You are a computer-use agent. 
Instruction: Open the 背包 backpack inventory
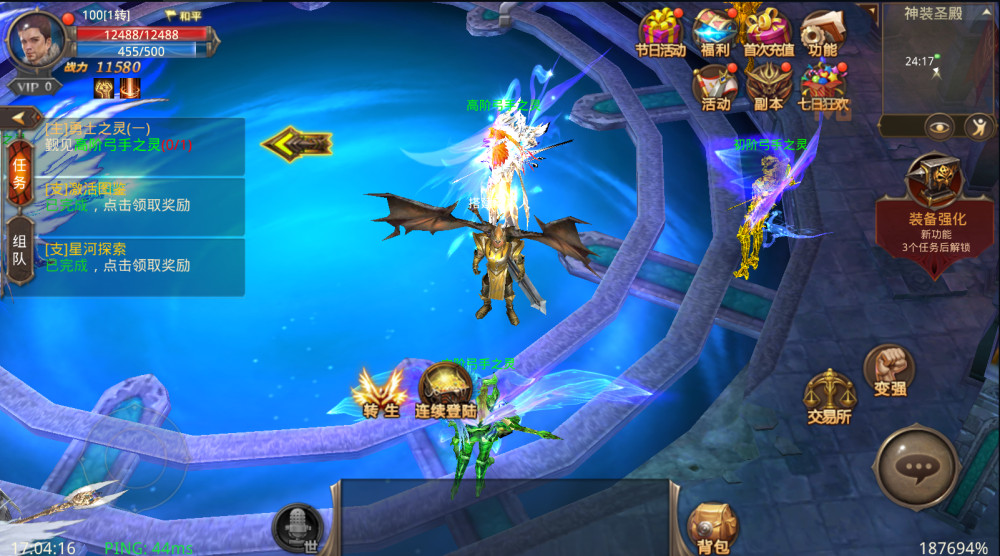pyautogui.click(x=713, y=527)
